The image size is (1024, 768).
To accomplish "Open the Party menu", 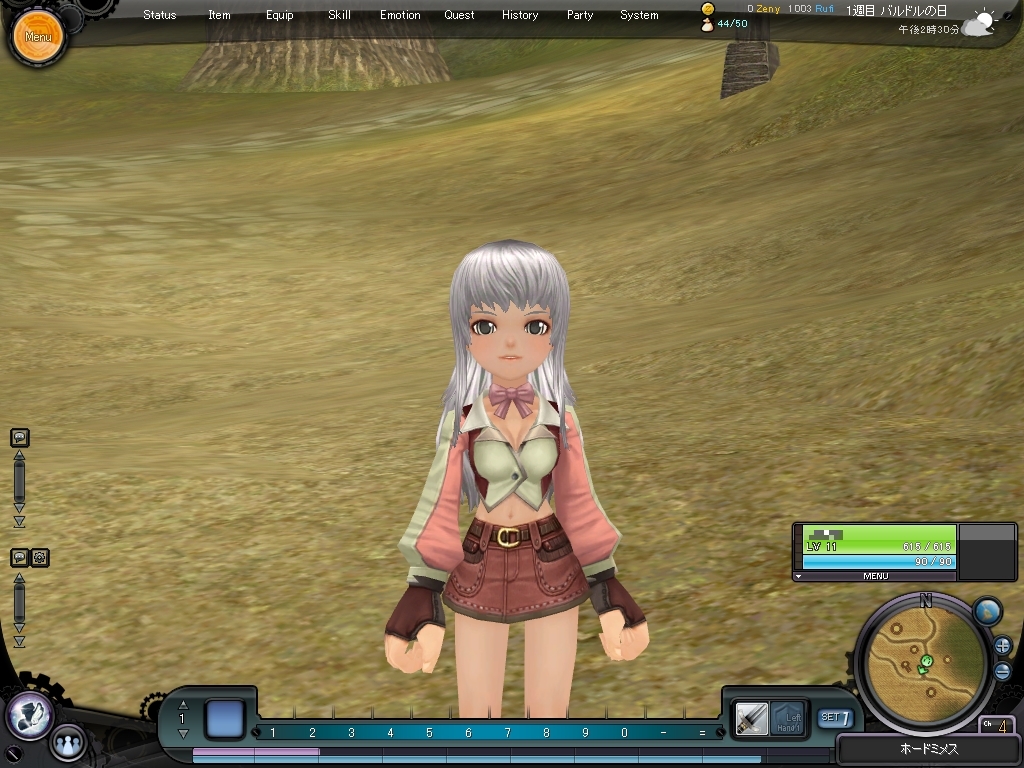I will coord(580,15).
